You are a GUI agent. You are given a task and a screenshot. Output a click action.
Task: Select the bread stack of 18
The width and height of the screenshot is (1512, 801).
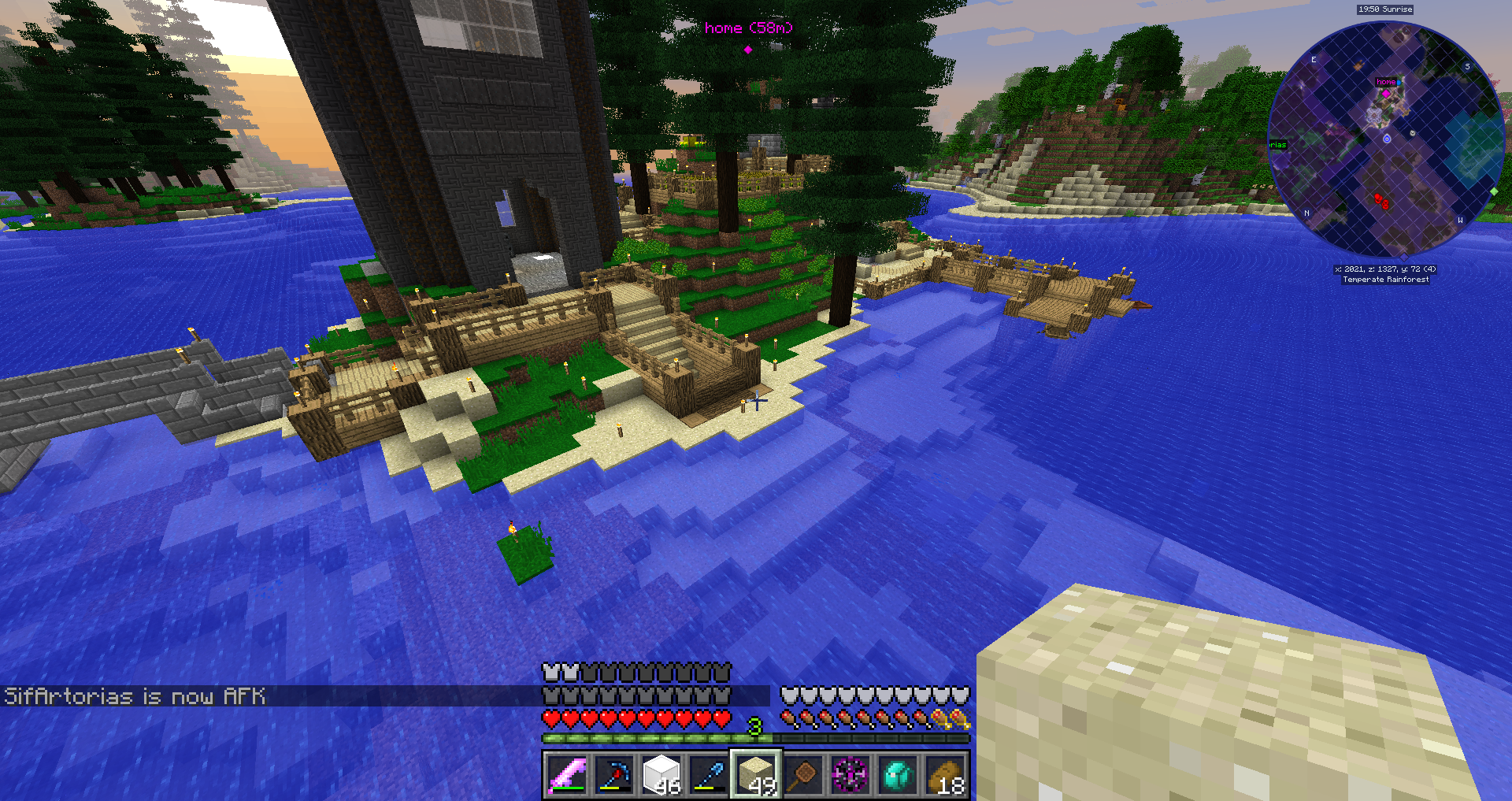[x=945, y=775]
